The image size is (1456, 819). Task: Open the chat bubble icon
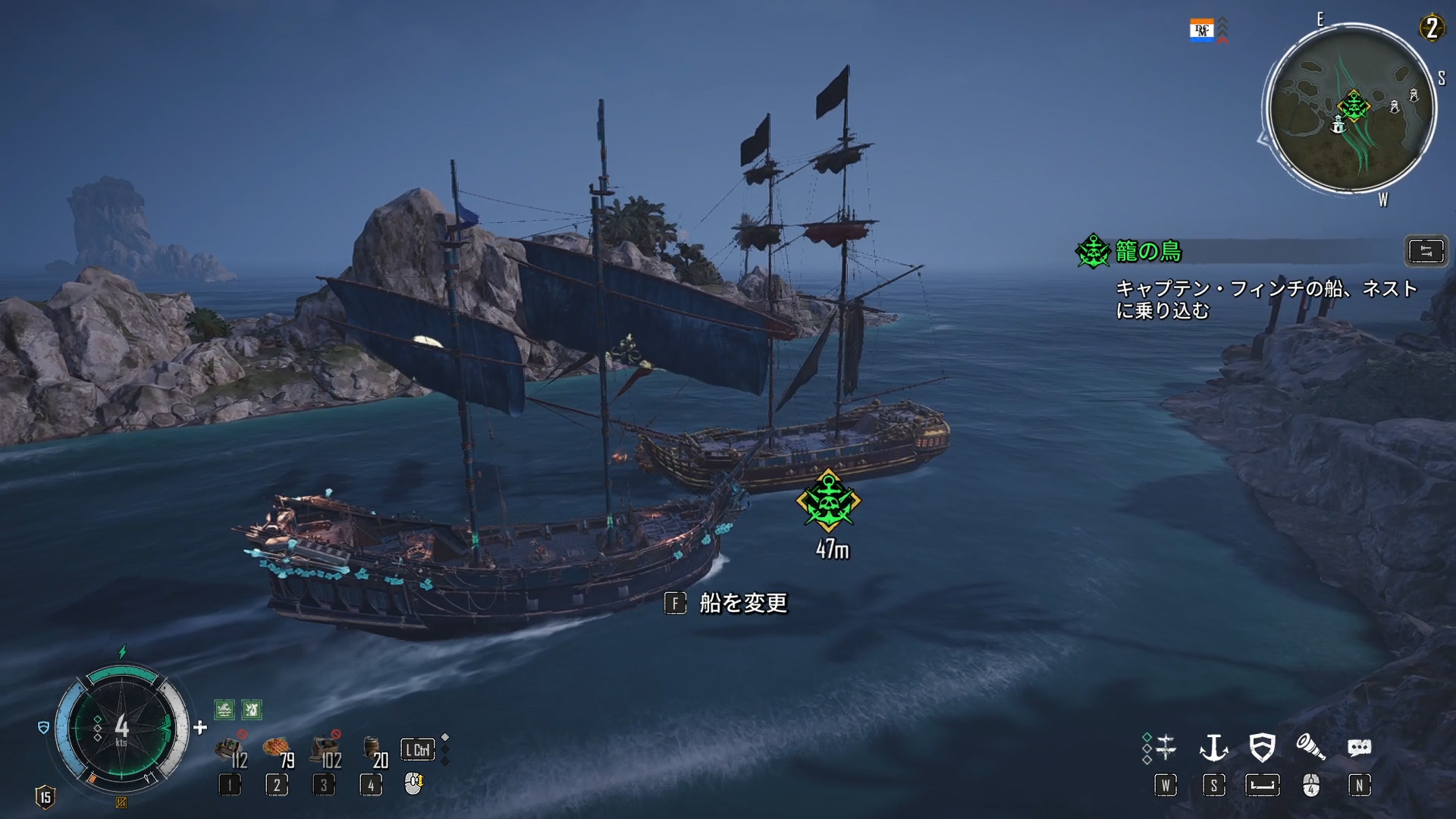[x=1359, y=748]
